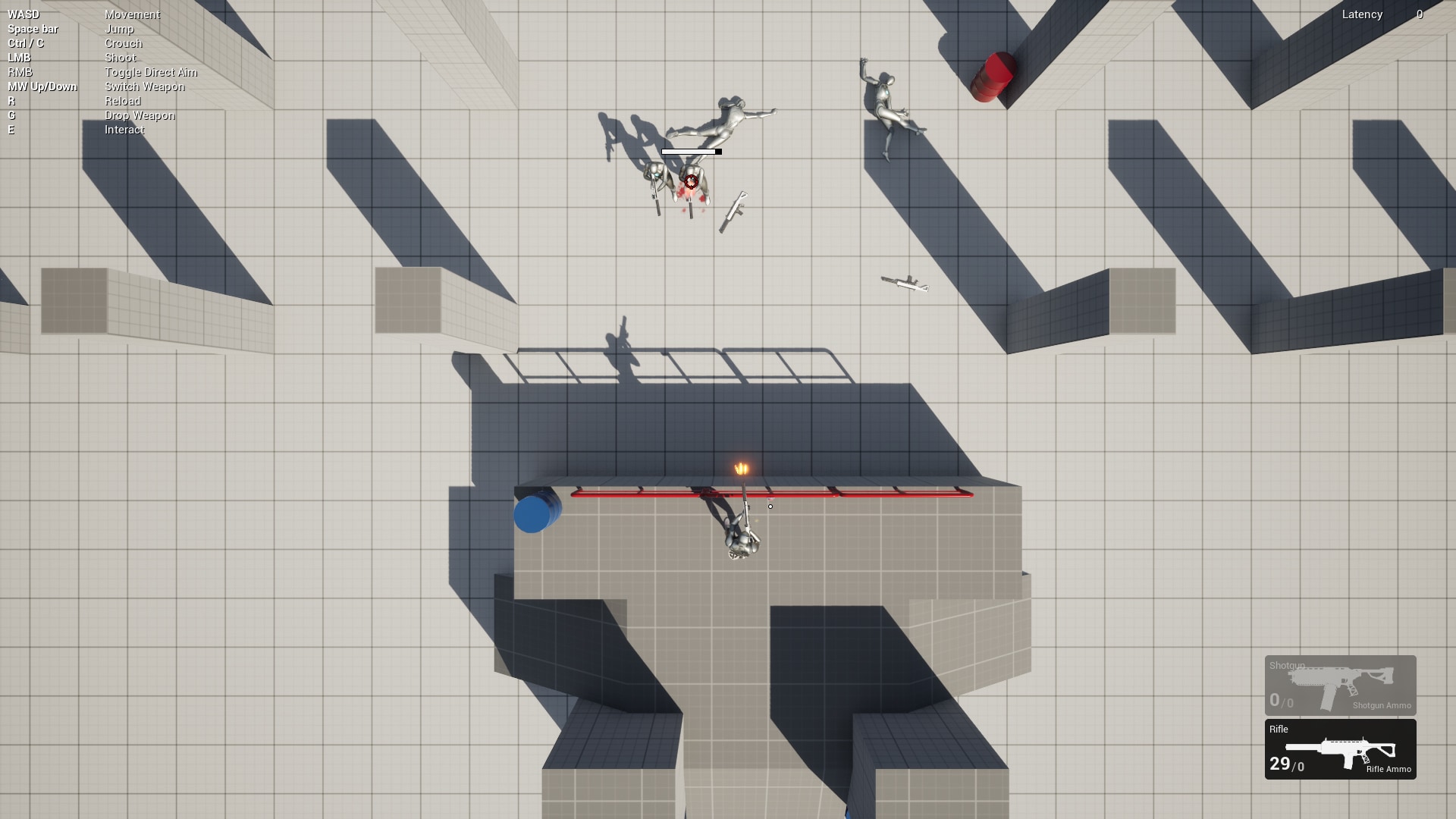
Task: Click the Jump control binding
Action: [x=121, y=29]
